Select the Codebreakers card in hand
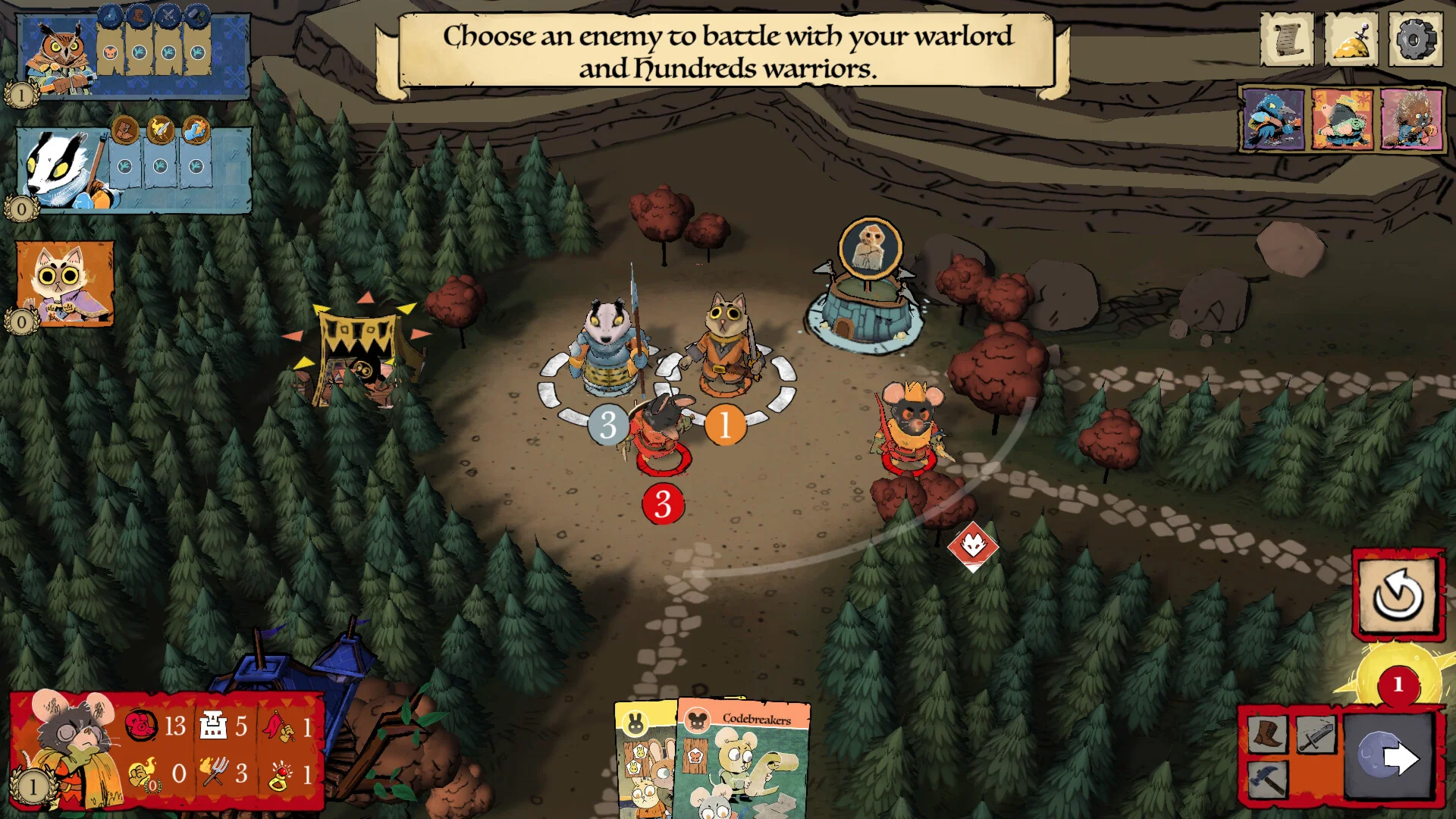1456x819 pixels. click(x=743, y=762)
